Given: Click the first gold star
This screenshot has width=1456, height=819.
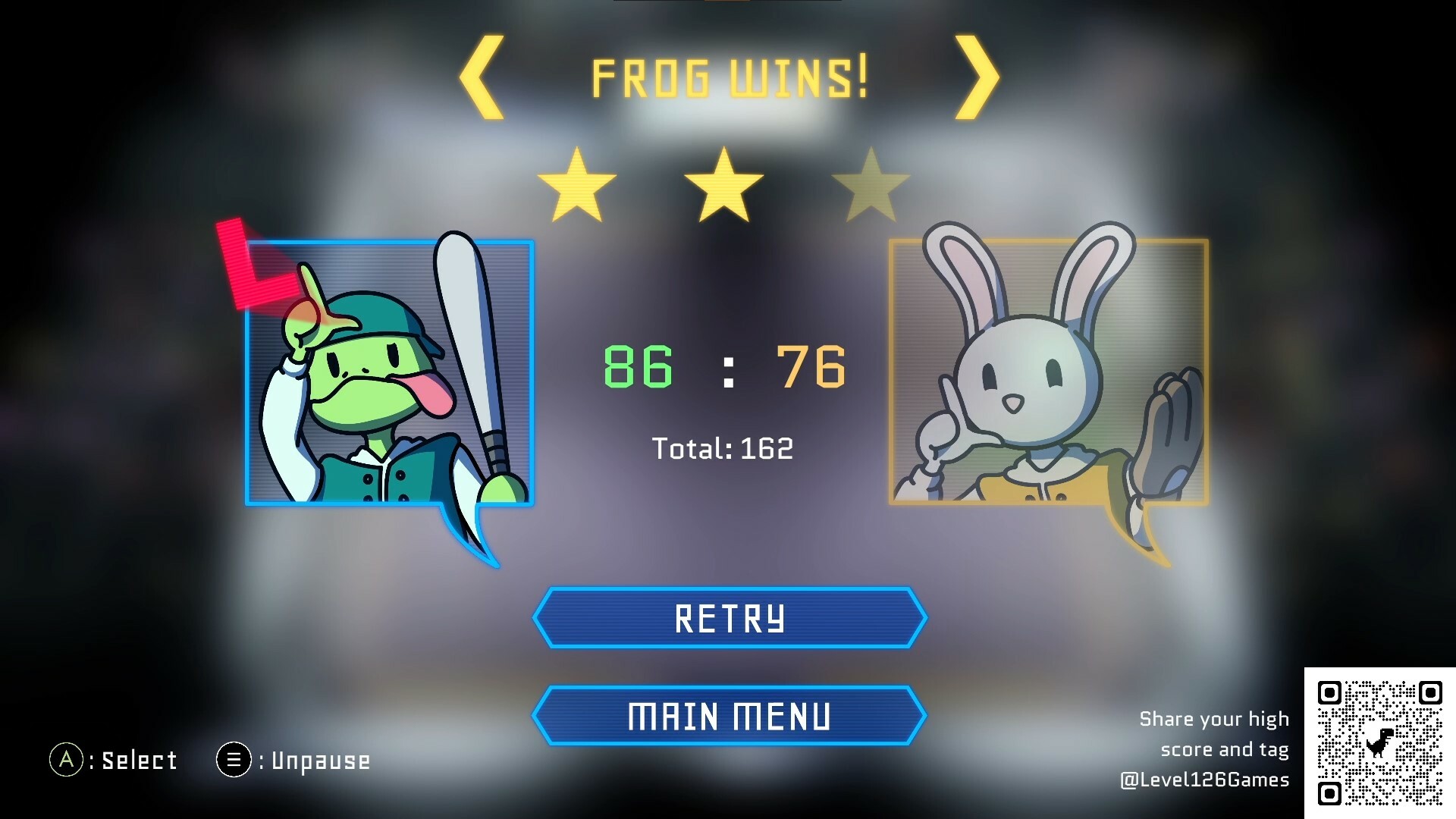Looking at the screenshot, I should (576, 182).
